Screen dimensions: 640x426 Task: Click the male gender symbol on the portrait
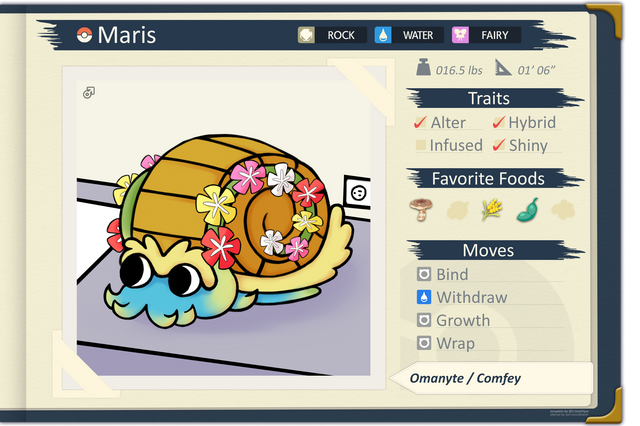click(90, 93)
